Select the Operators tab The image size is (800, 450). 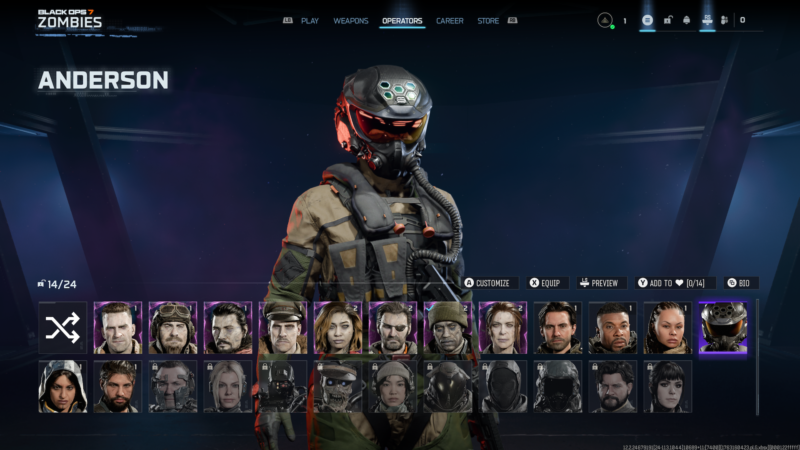pos(402,20)
